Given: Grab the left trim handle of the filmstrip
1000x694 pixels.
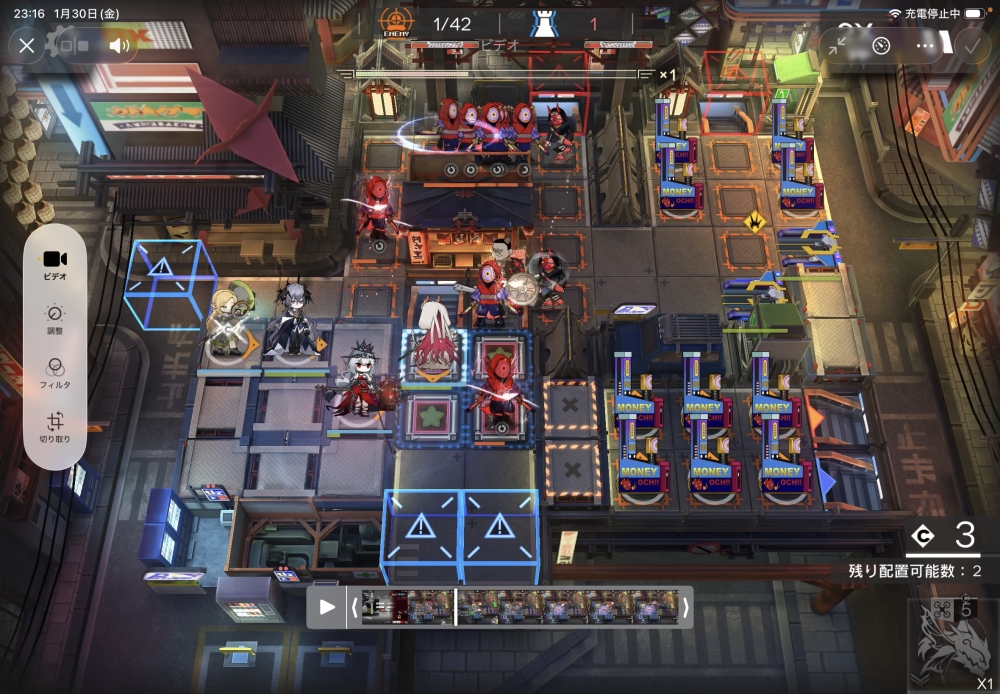Looking at the screenshot, I should (x=352, y=607).
